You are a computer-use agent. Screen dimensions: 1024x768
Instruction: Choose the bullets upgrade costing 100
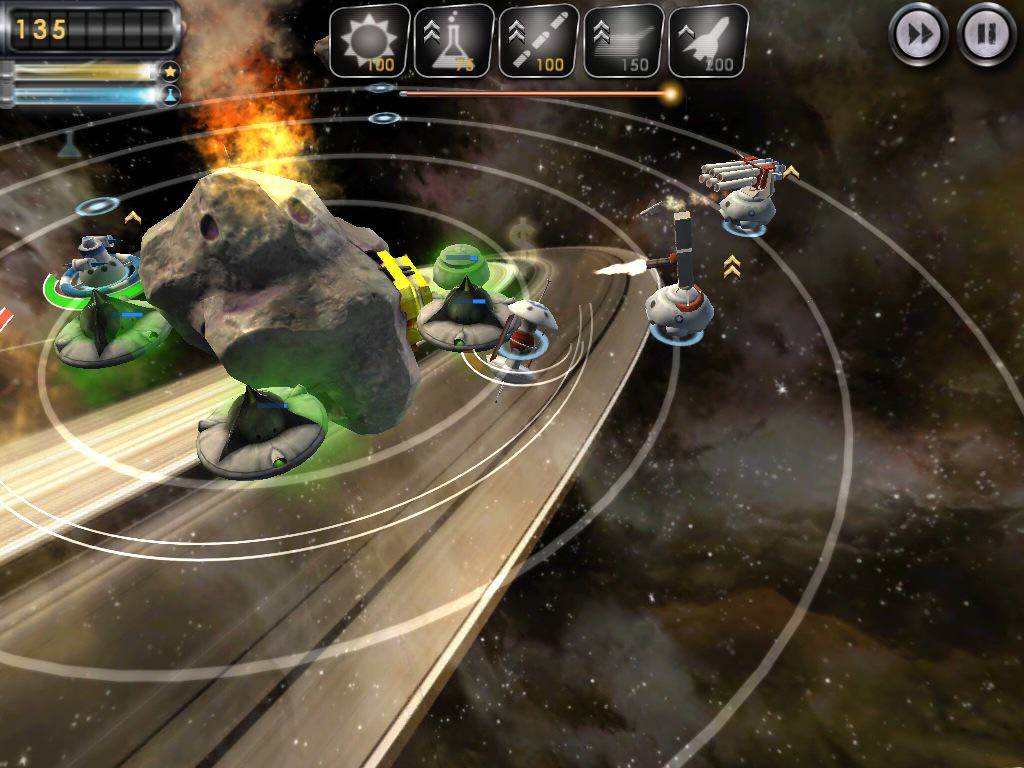click(x=538, y=41)
